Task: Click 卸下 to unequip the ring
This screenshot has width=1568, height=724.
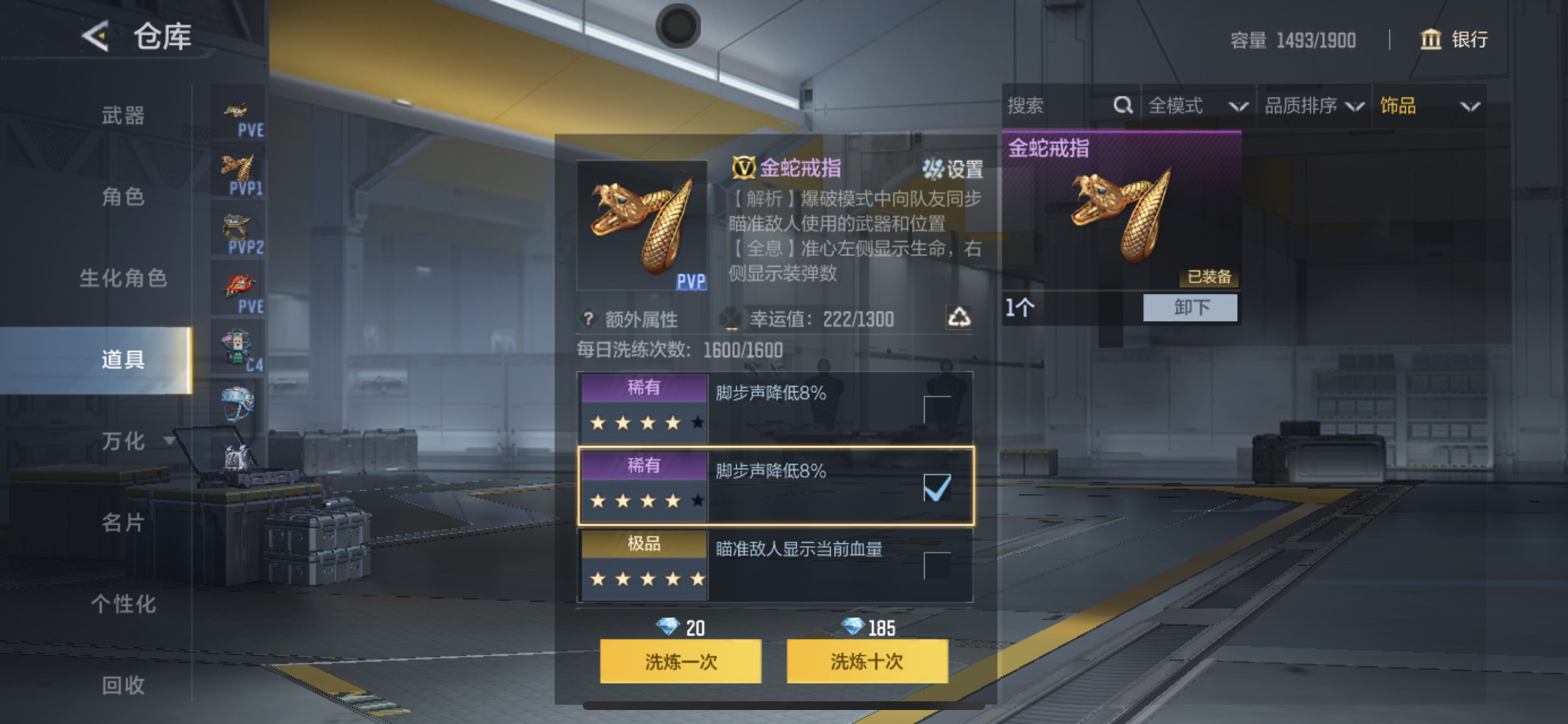Action: (1190, 308)
